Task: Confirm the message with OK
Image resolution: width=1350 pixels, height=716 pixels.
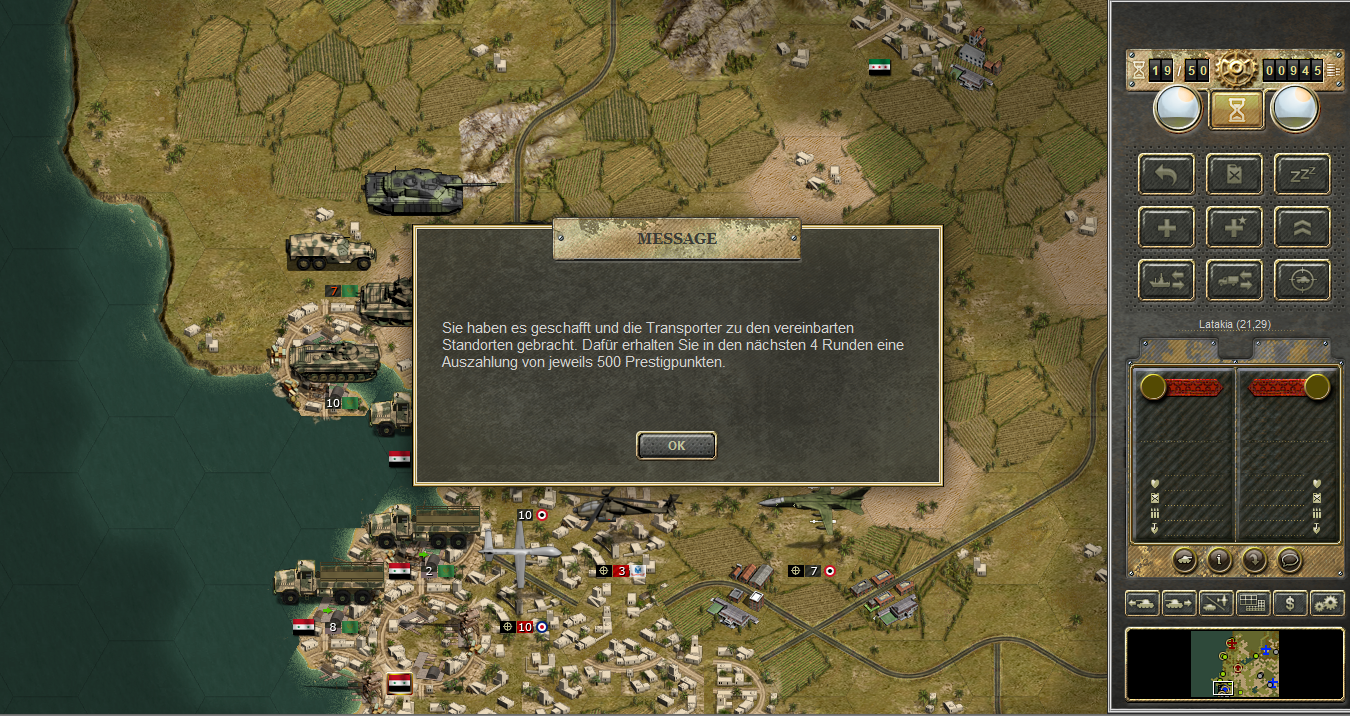Action: click(x=676, y=445)
